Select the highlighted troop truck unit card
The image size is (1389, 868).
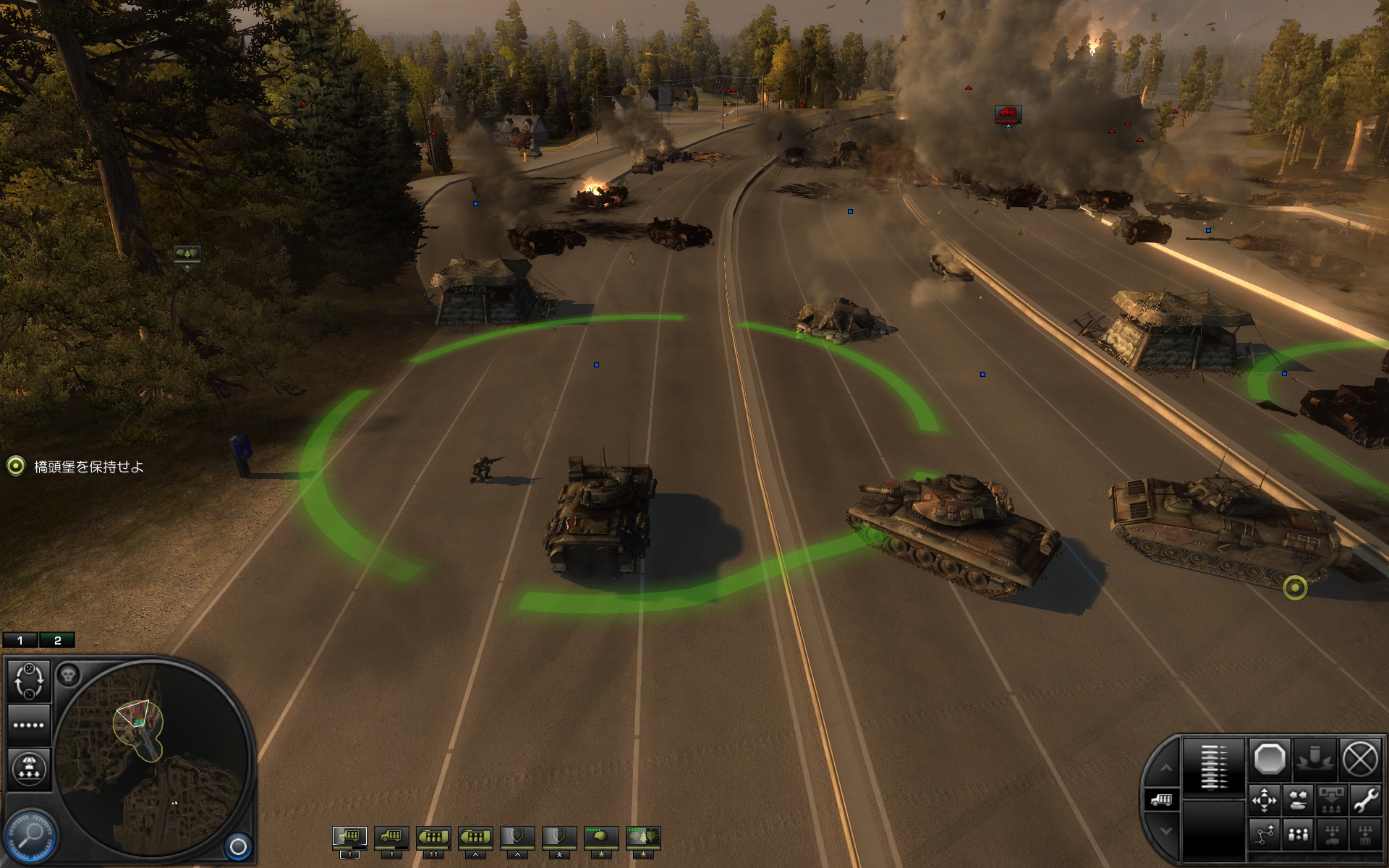[x=349, y=837]
